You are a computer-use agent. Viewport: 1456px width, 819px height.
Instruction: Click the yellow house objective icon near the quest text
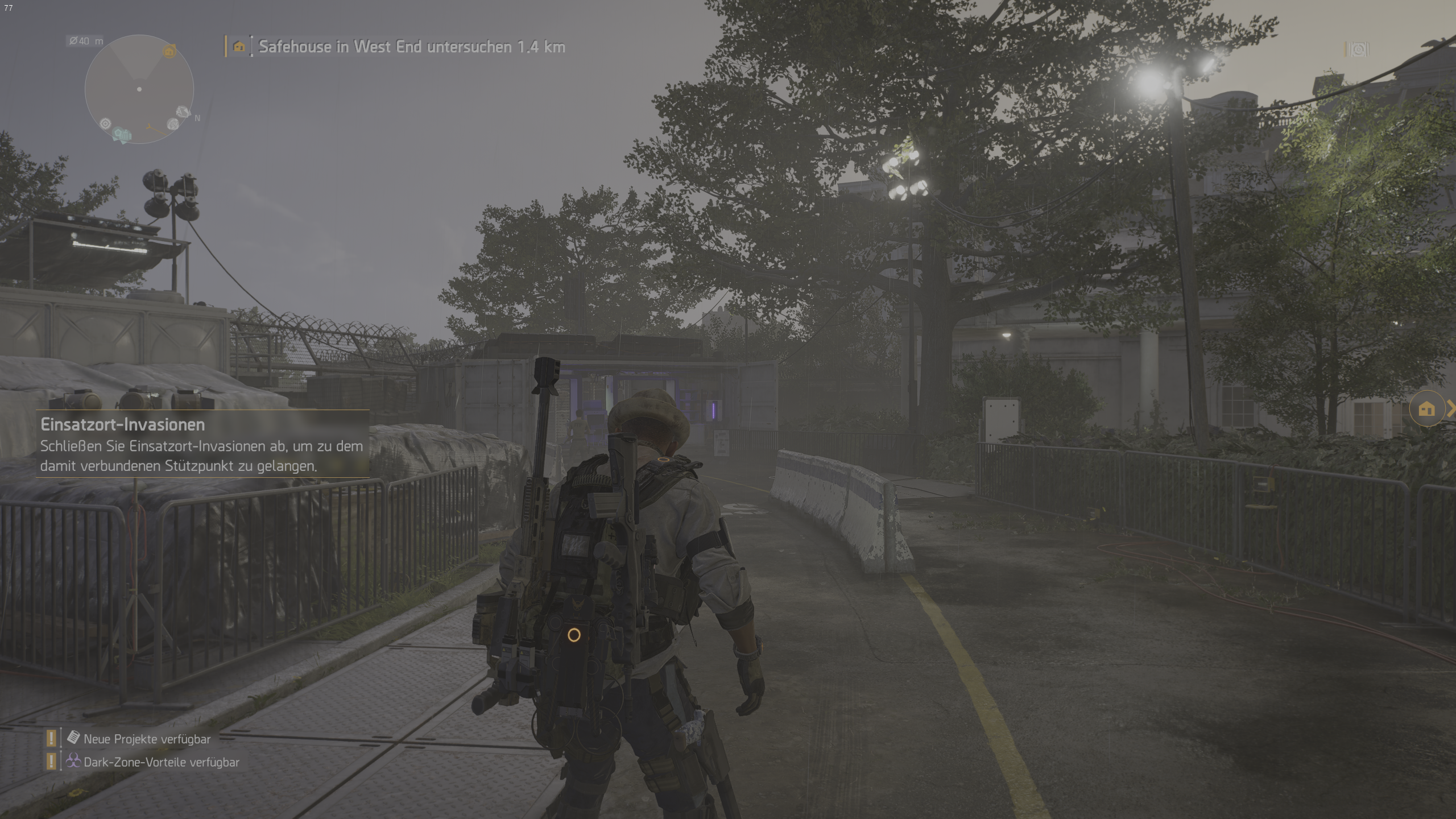(239, 47)
